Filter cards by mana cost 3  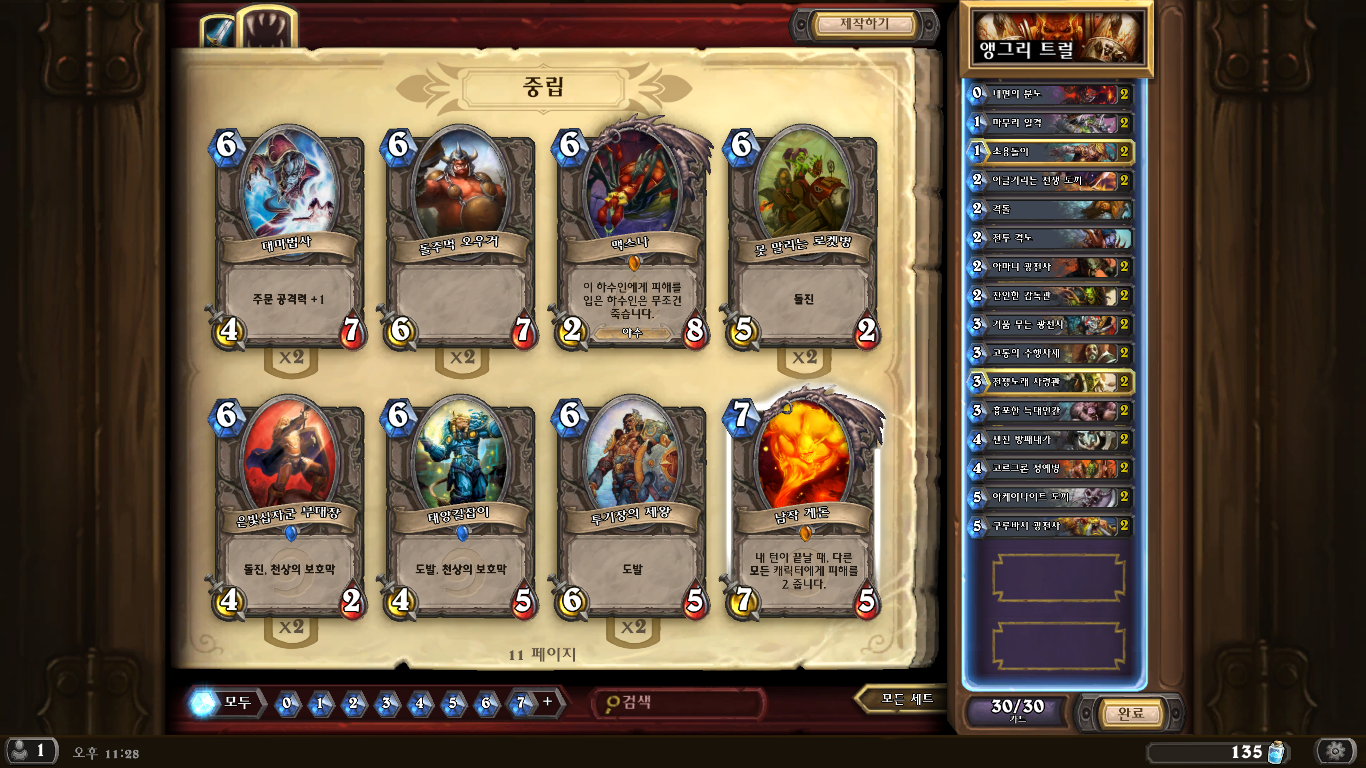click(386, 703)
